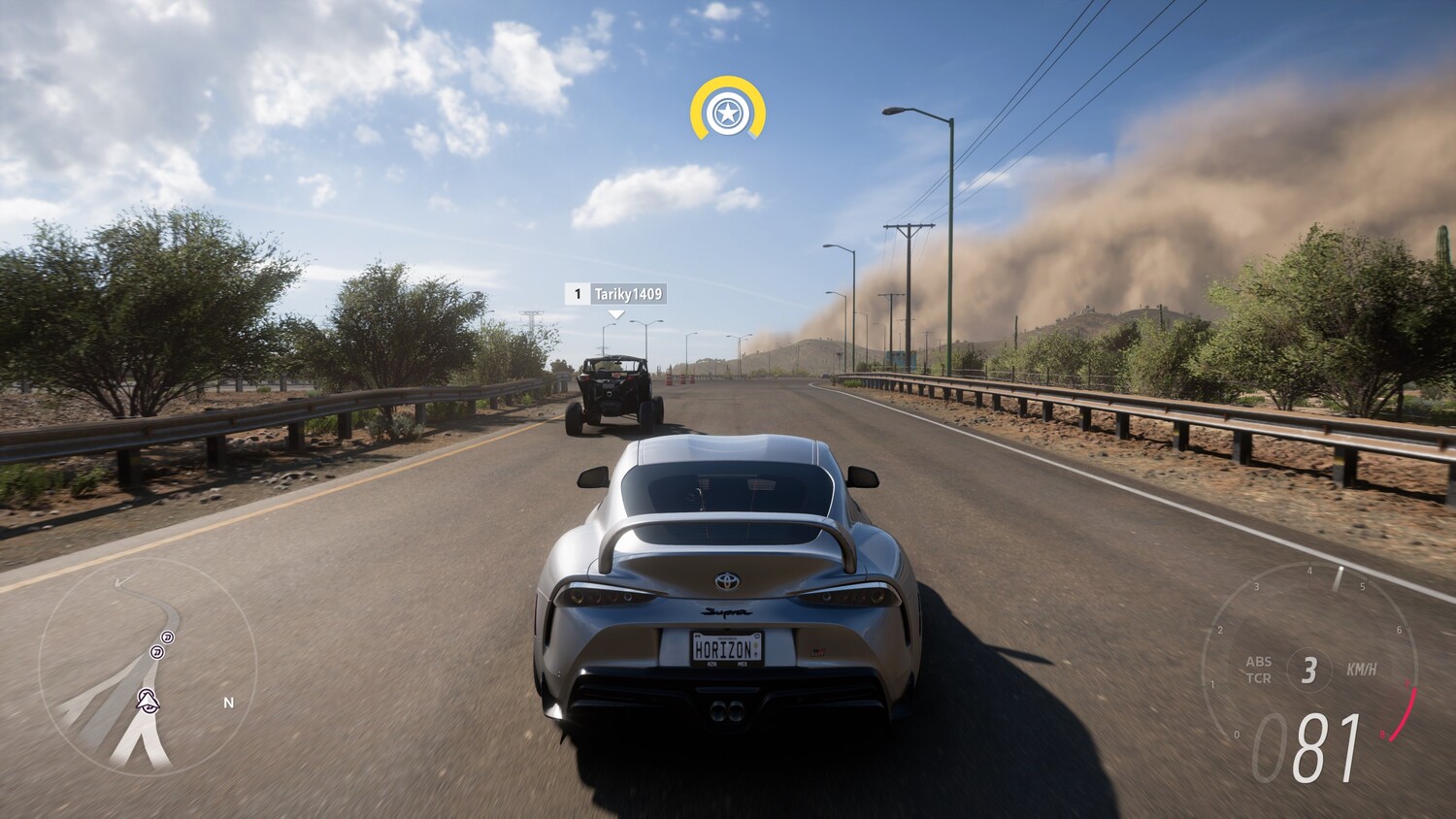Select the player arrow on the minimap
1456x819 pixels.
[x=149, y=701]
